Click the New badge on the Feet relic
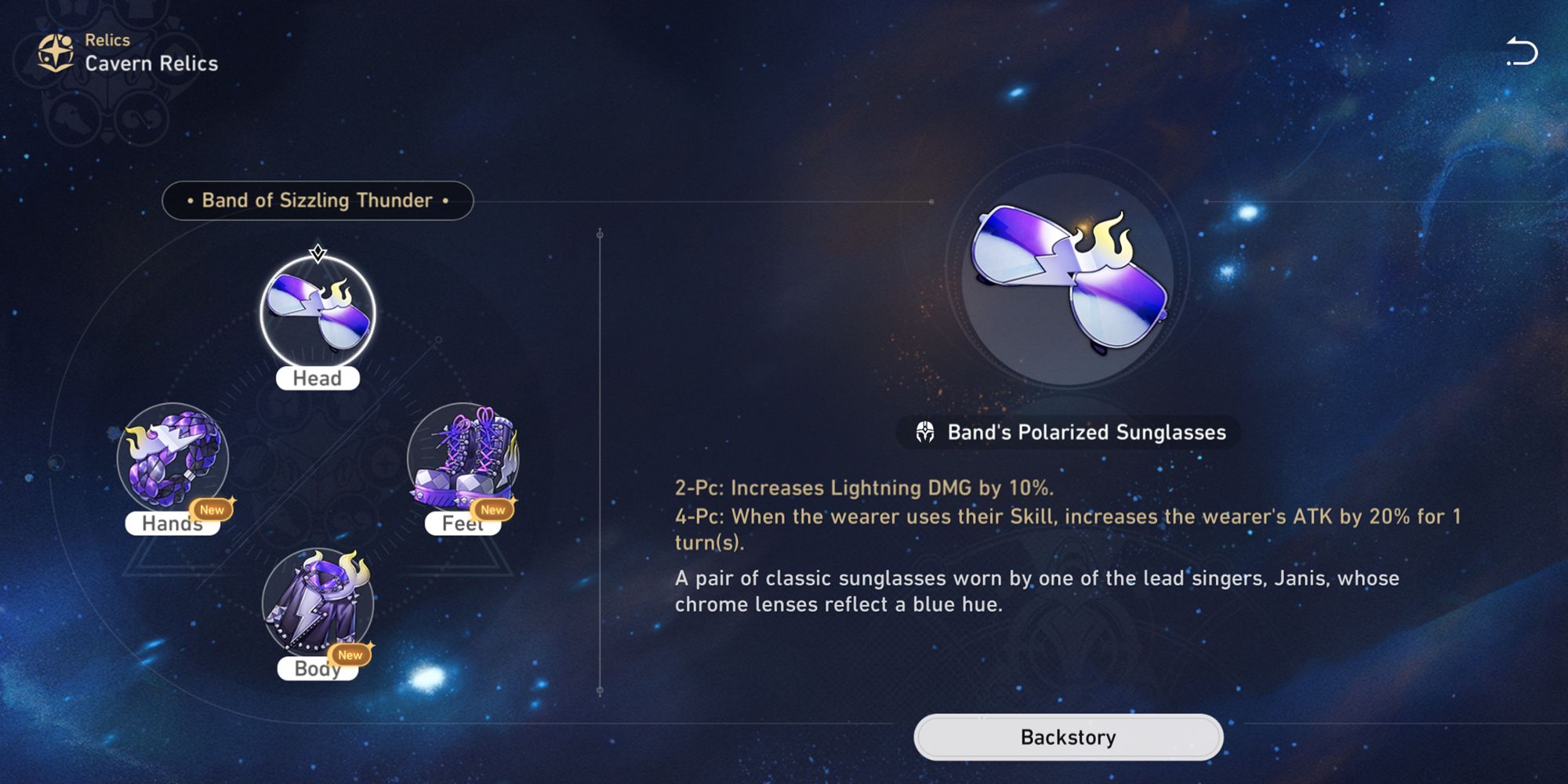 tap(494, 510)
